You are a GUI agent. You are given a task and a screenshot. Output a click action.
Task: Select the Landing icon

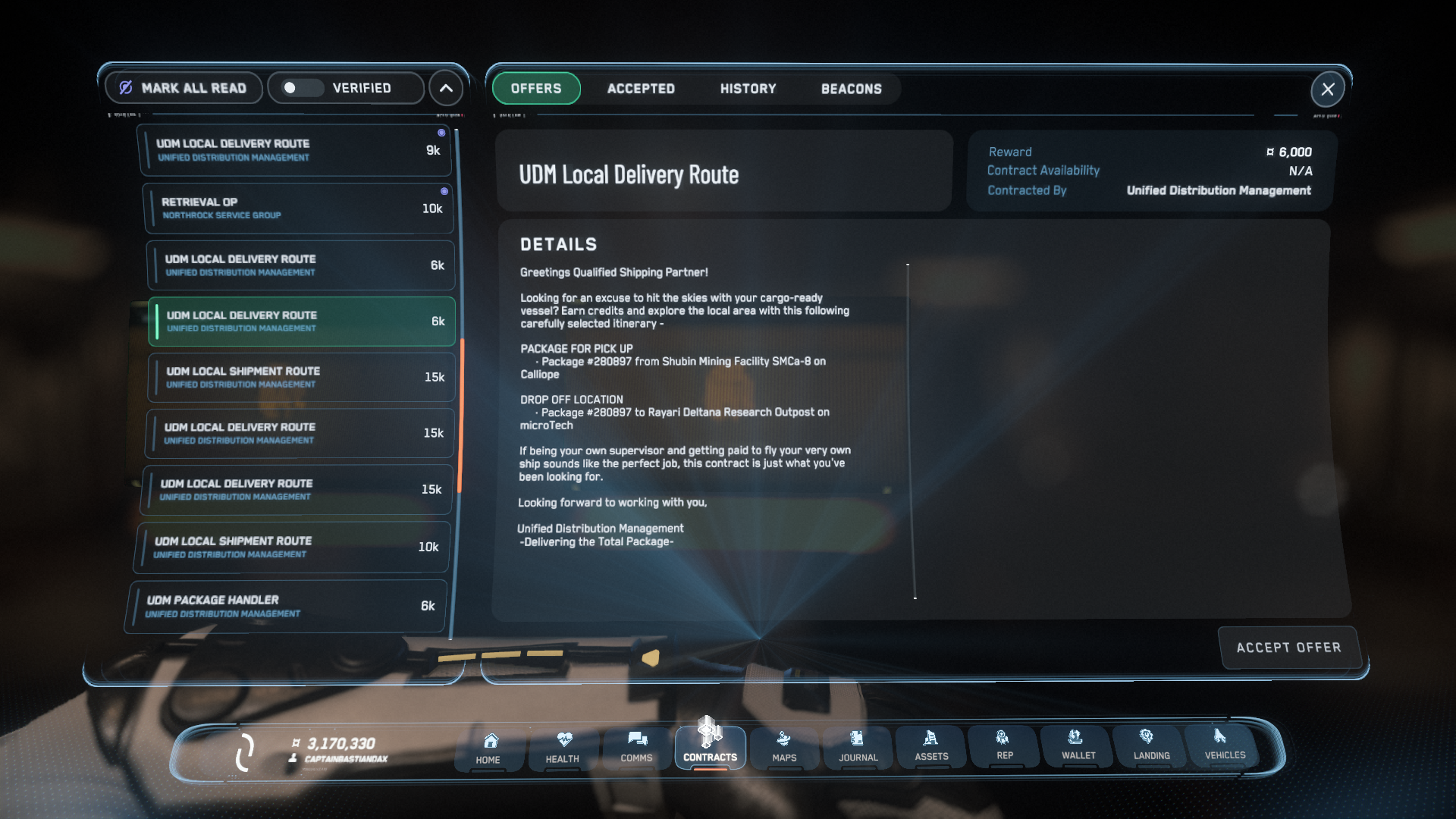(x=1150, y=747)
